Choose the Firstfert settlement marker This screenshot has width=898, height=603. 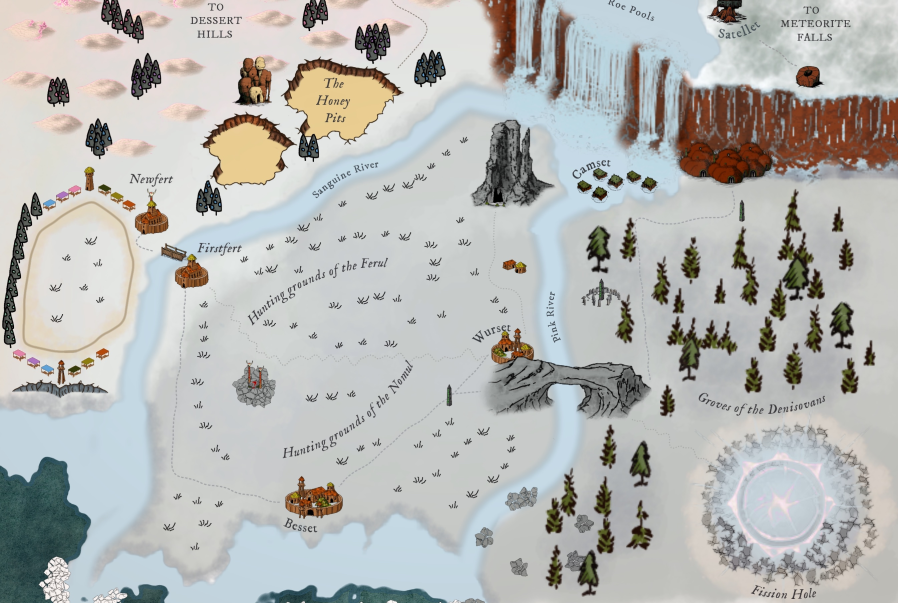pyautogui.click(x=190, y=271)
